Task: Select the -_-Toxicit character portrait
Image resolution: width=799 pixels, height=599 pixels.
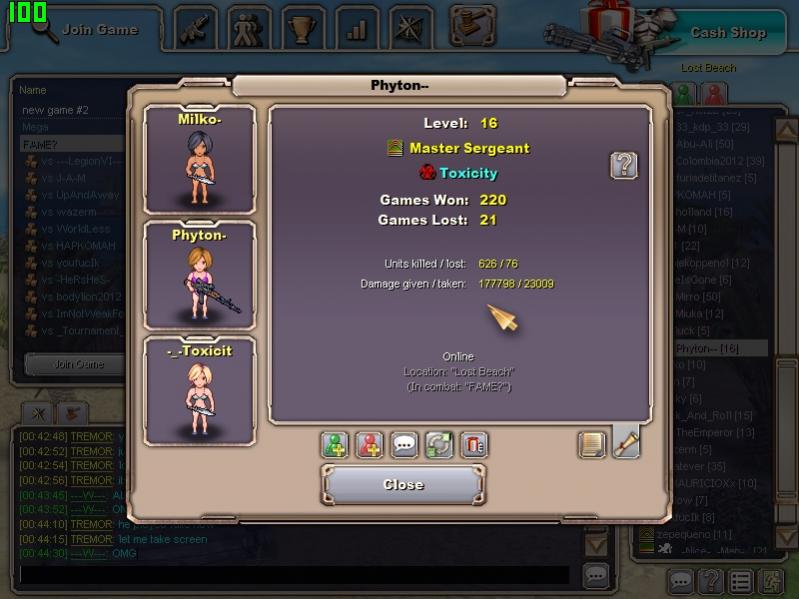Action: [x=200, y=390]
